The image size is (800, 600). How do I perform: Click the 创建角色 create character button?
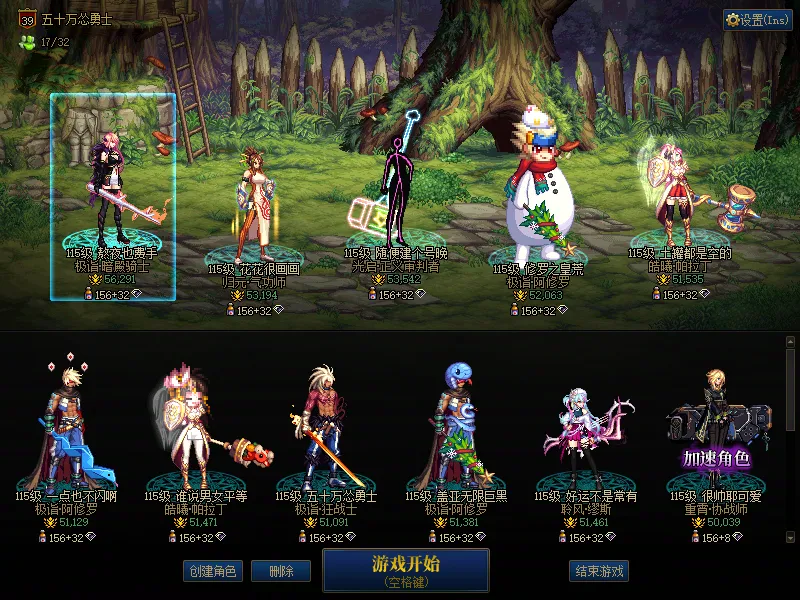point(212,571)
